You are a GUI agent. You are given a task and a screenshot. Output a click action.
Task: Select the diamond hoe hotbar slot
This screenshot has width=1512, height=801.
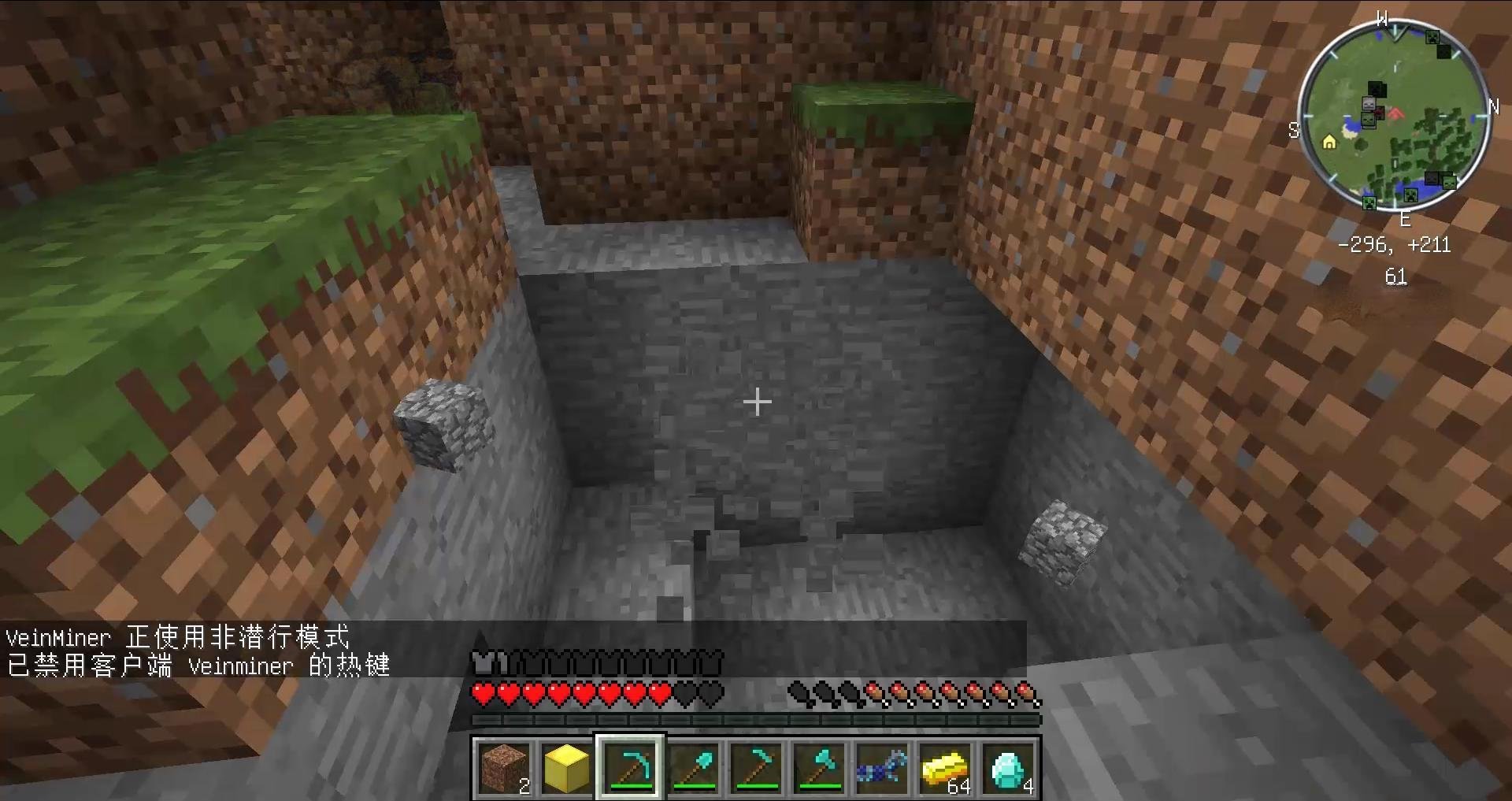pyautogui.click(x=756, y=768)
